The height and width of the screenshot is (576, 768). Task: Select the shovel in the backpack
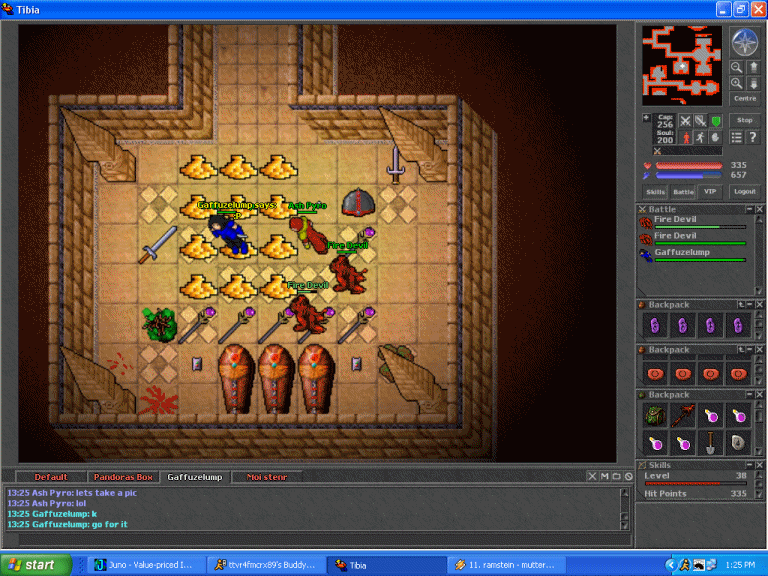coord(711,442)
